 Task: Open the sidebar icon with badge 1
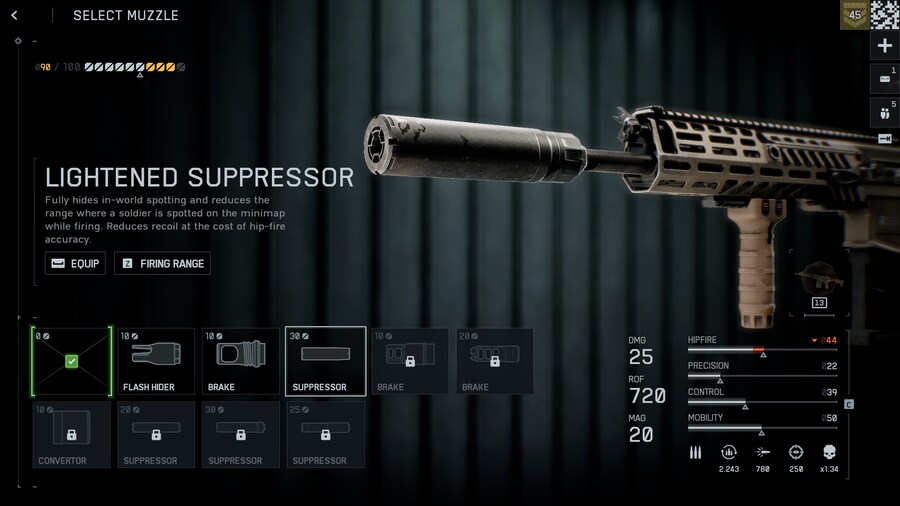(x=884, y=78)
